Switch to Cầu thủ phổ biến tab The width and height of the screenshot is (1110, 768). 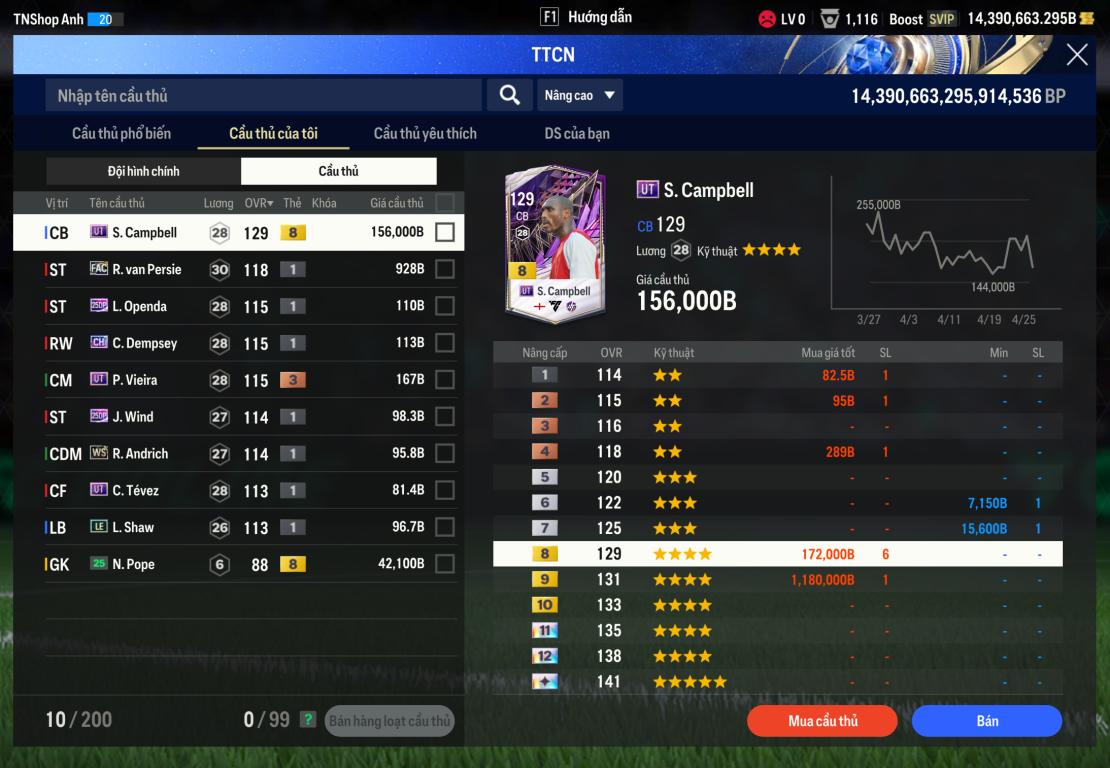[x=121, y=133]
